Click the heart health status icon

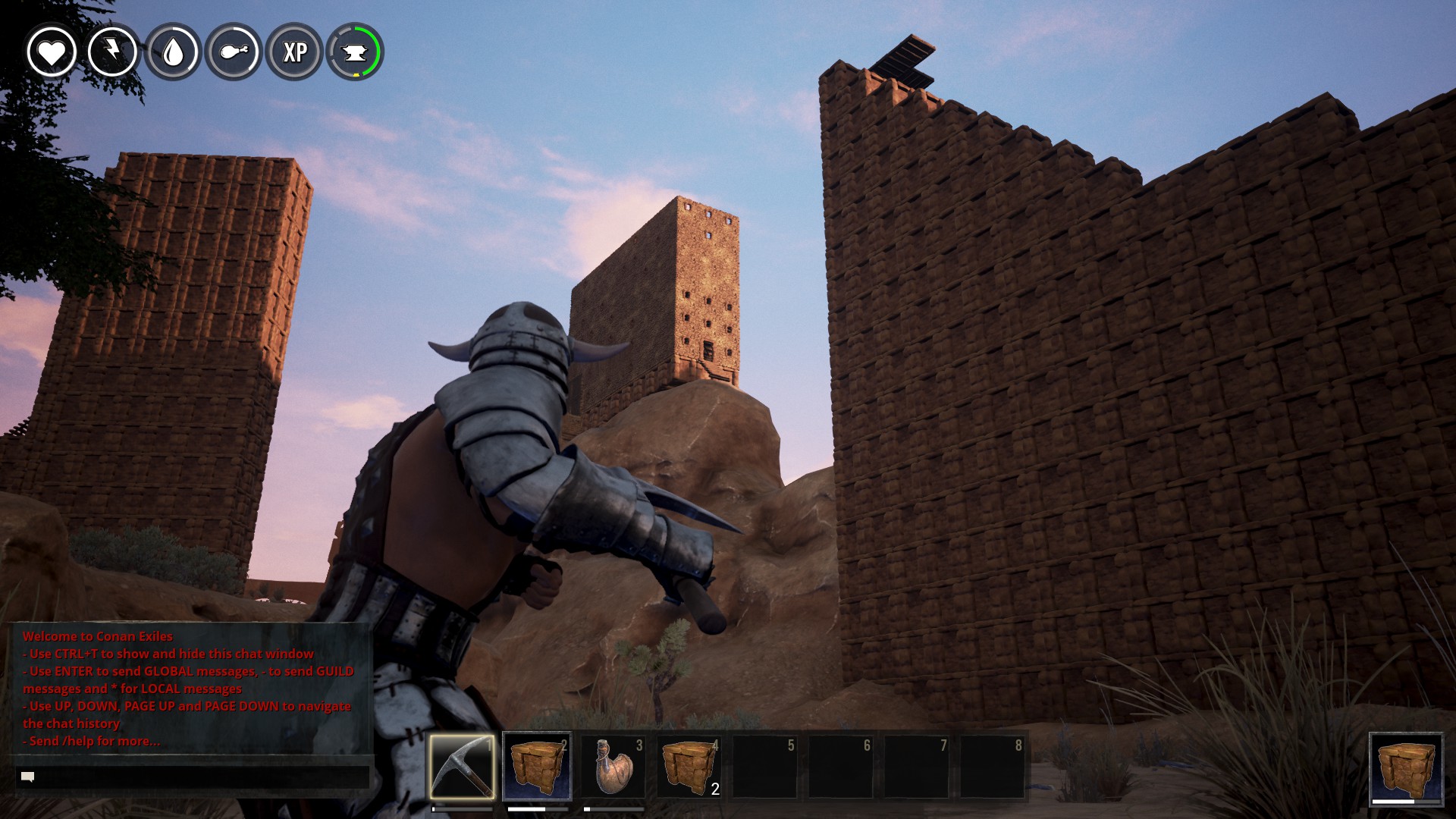click(52, 52)
